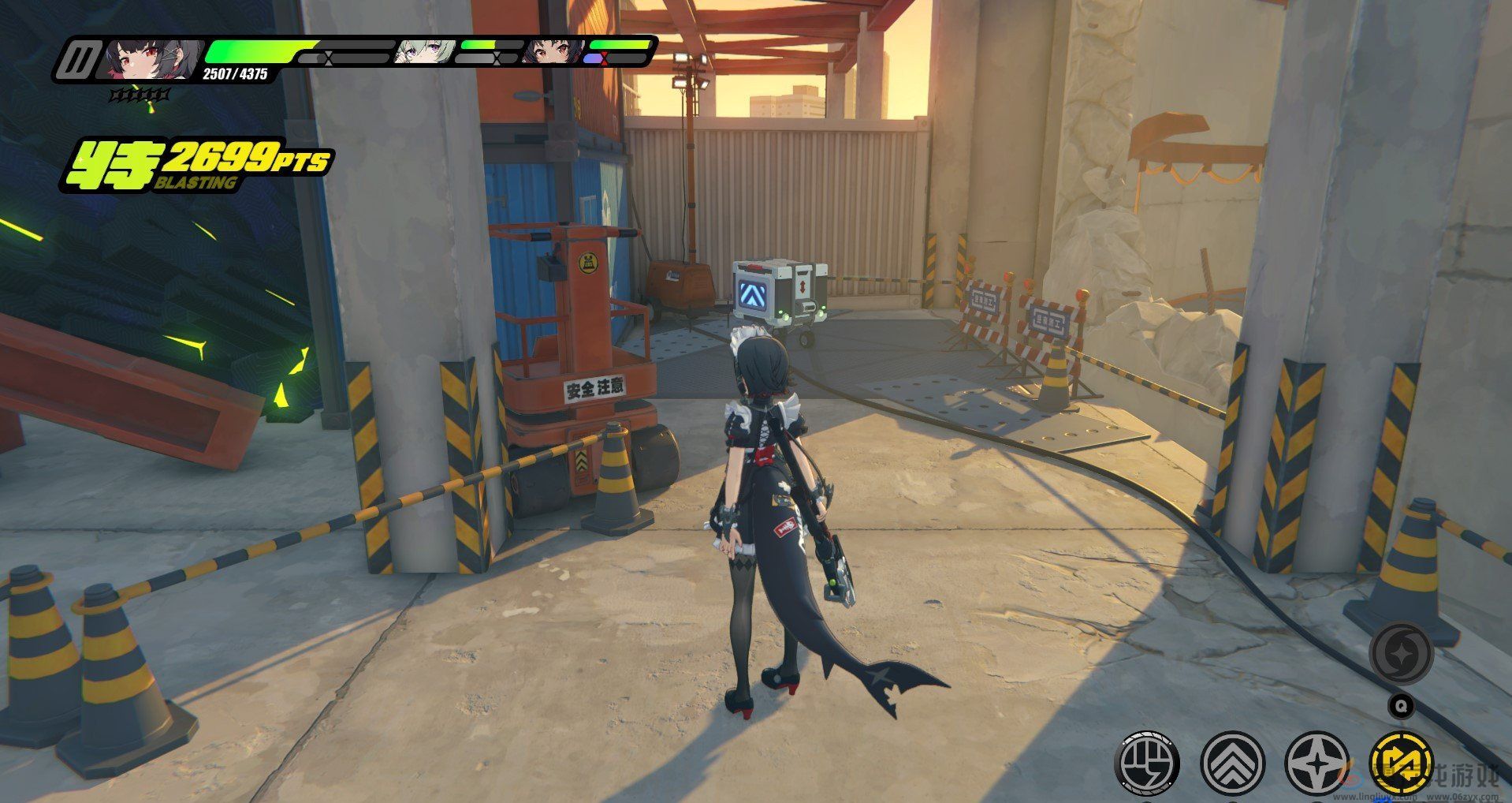Use the four-point star special skill
Viewport: 1512px width, 803px height.
tap(1316, 764)
